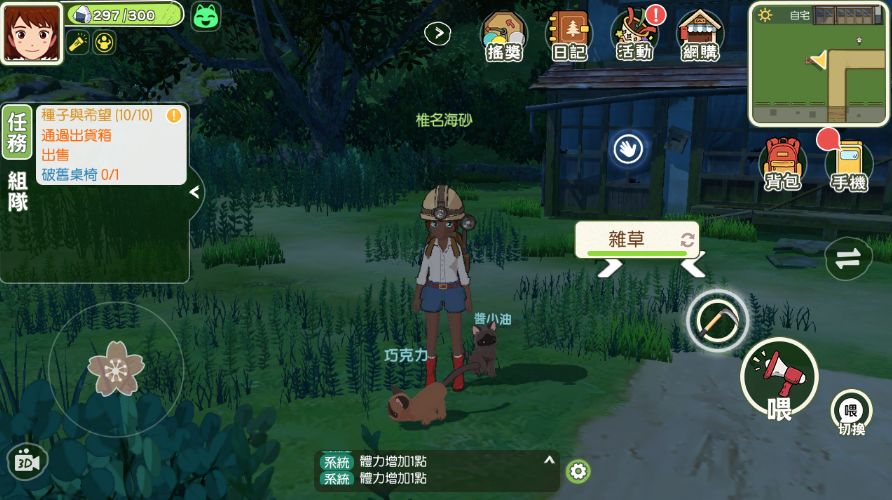Tap the waving hand interaction button
This screenshot has height=500, width=892.
pos(628,150)
